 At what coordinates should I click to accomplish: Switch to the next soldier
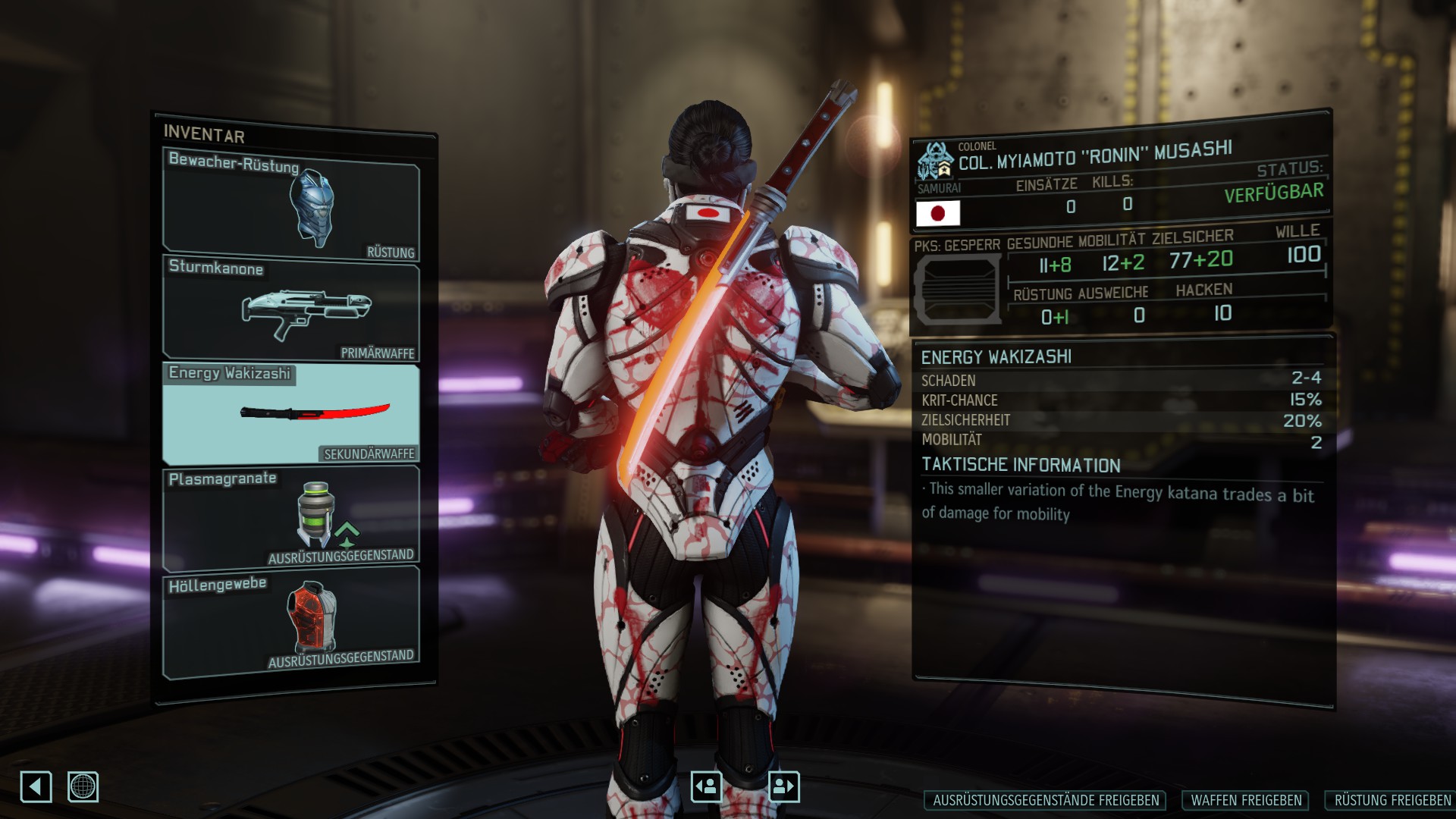coord(783,786)
